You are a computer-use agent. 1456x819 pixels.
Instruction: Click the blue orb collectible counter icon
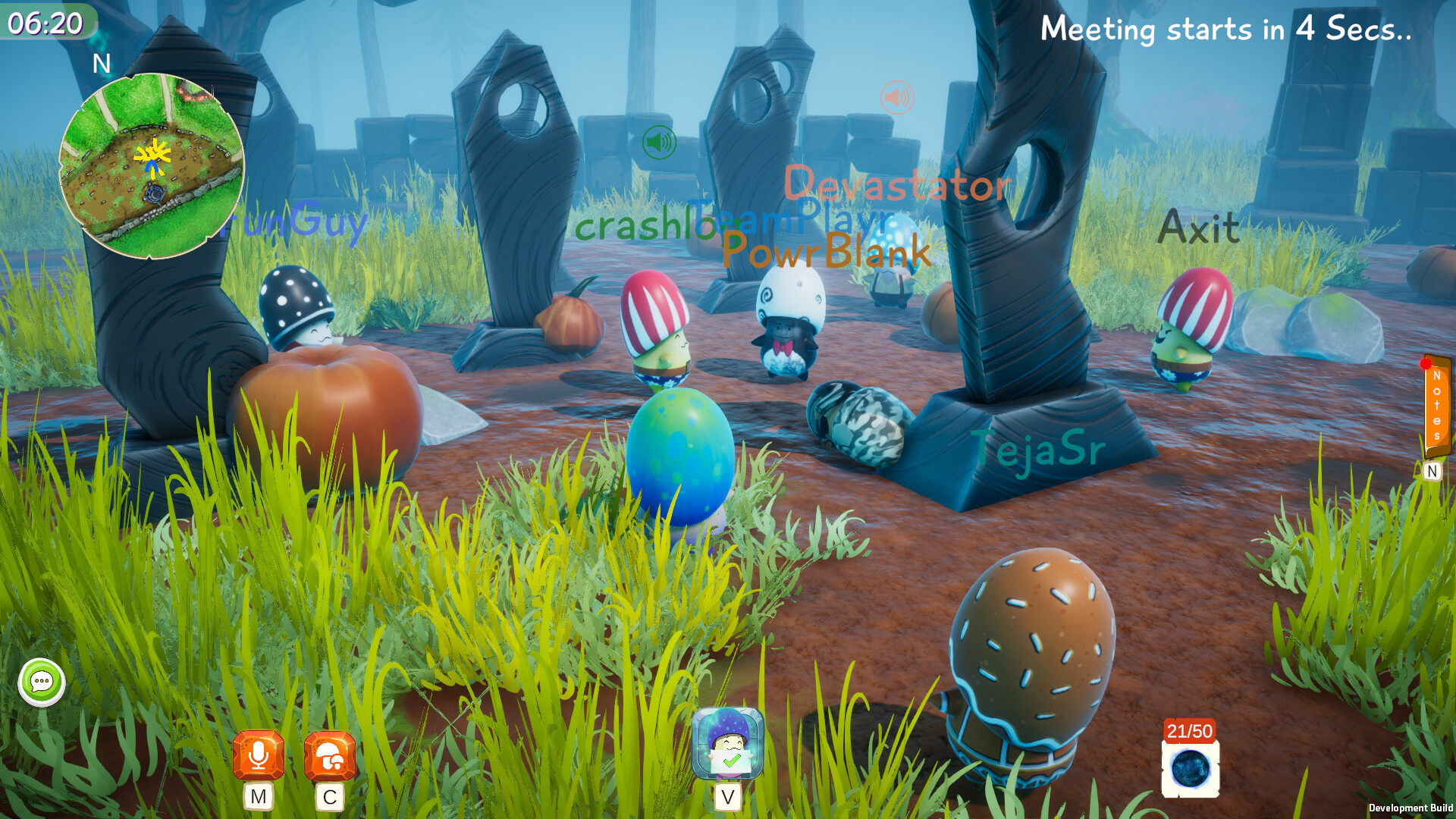tap(1190, 766)
